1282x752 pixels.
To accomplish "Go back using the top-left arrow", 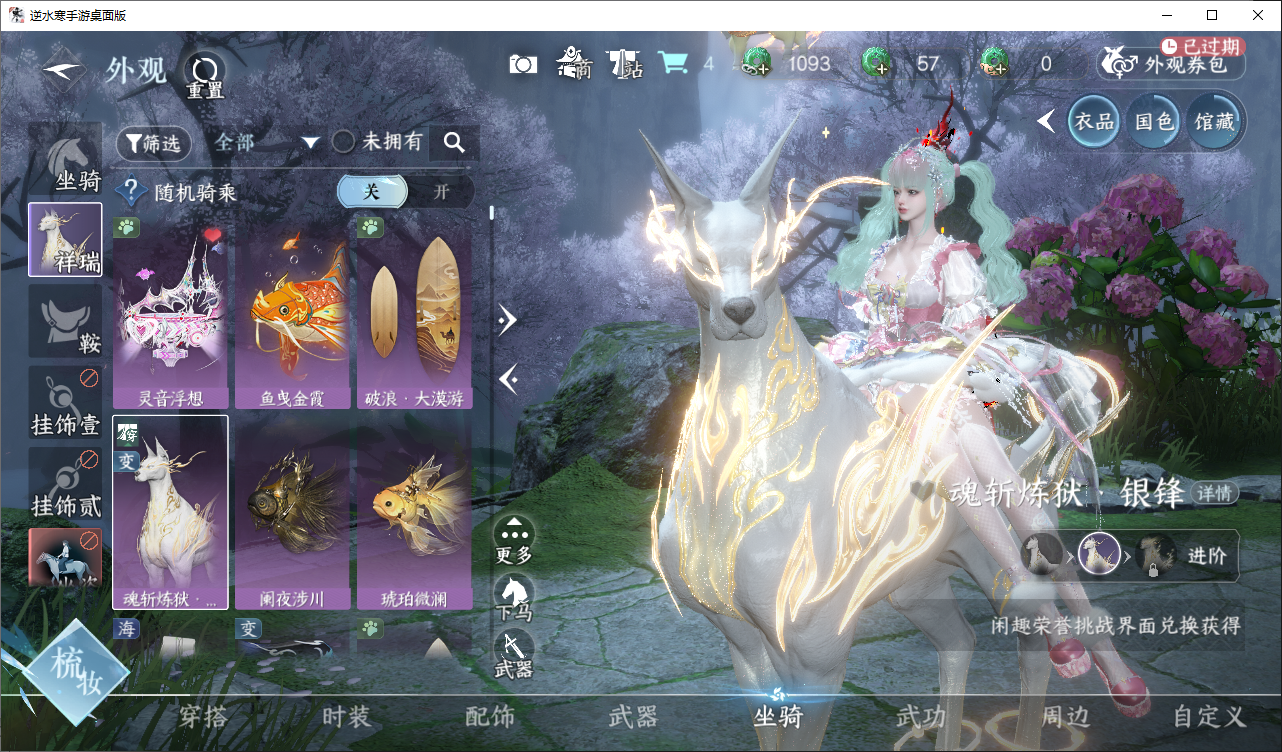I will (62, 71).
